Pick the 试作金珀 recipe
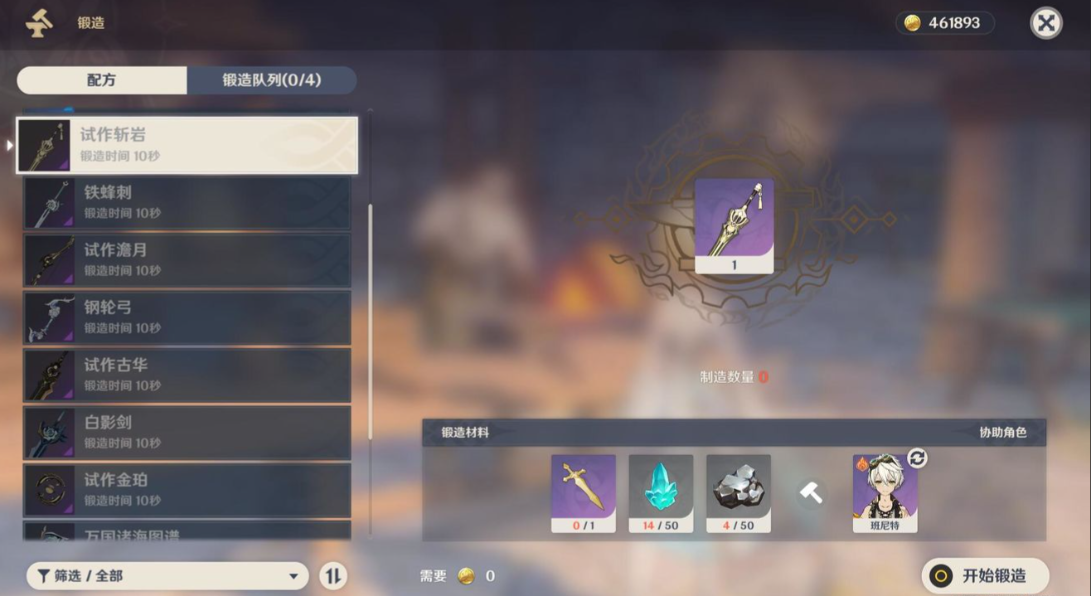Image resolution: width=1091 pixels, height=596 pixels. 187,490
